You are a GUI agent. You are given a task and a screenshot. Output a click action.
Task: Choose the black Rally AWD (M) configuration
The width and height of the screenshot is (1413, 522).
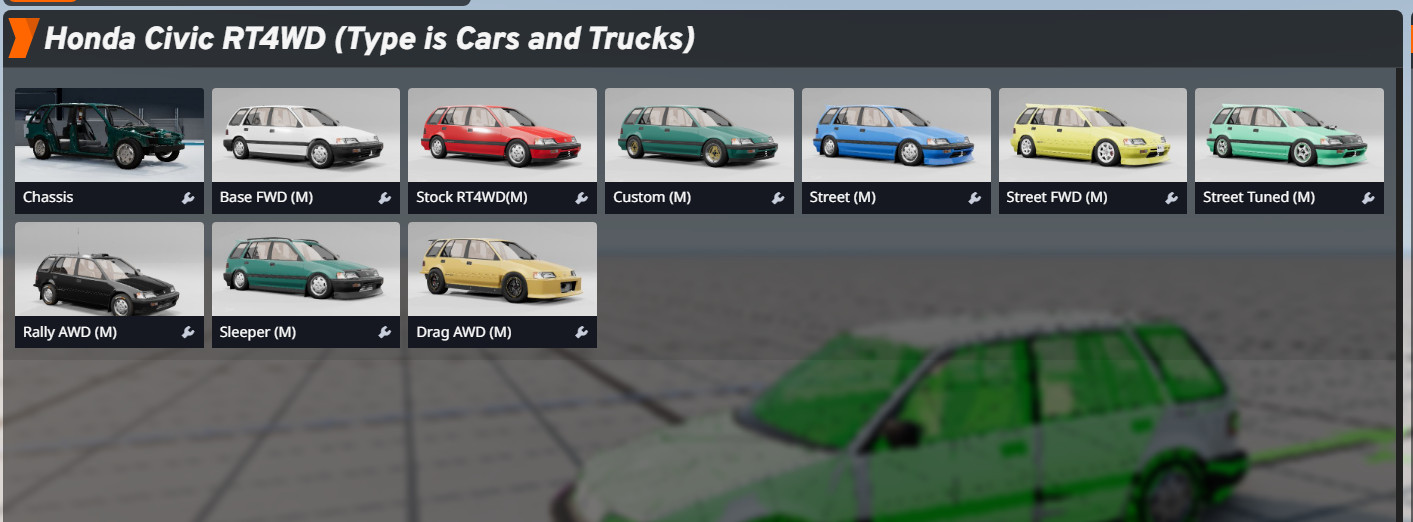[109, 270]
